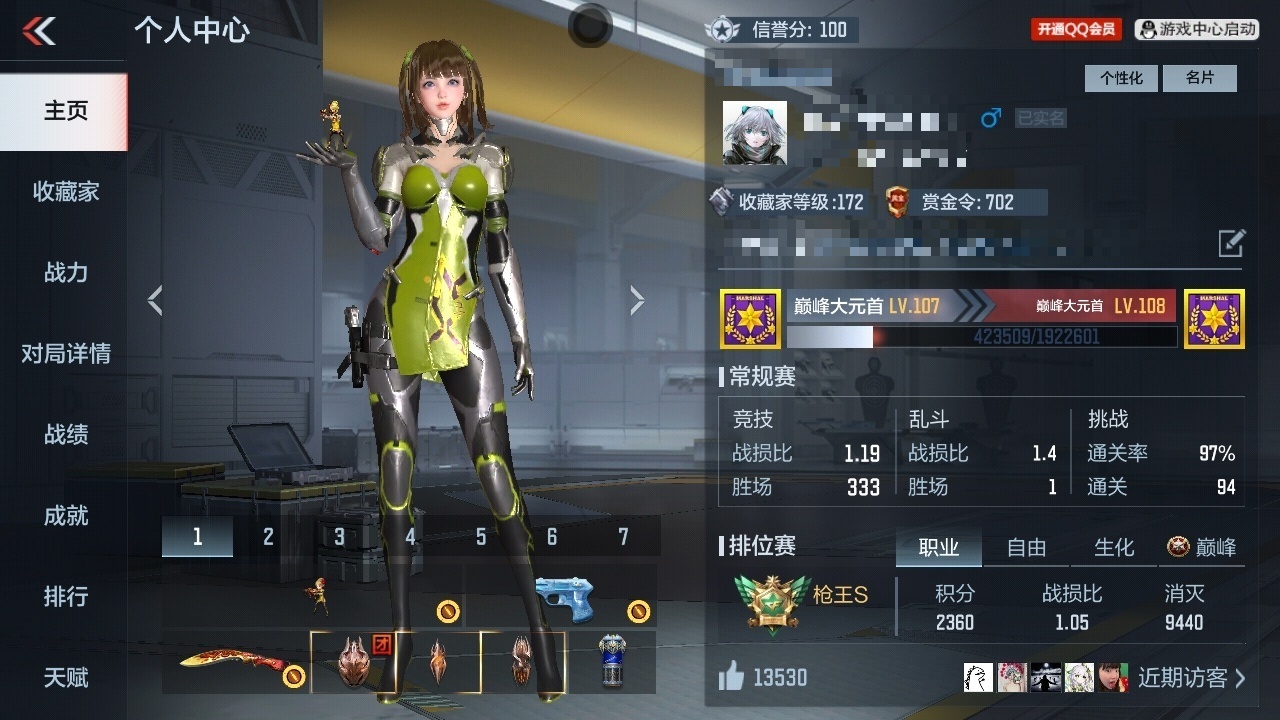Click the collector helmet icon beside 收藏家等级

[722, 202]
